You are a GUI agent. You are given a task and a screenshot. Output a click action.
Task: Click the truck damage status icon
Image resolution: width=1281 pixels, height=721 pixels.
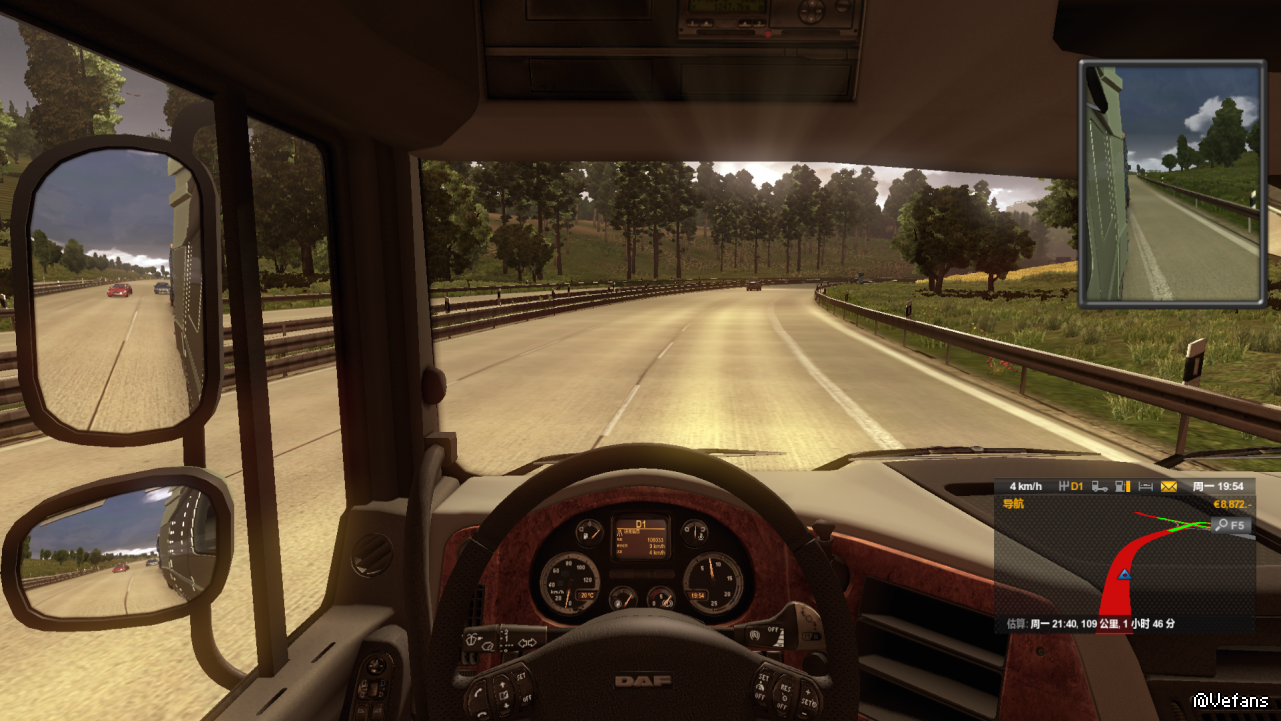click(1099, 487)
